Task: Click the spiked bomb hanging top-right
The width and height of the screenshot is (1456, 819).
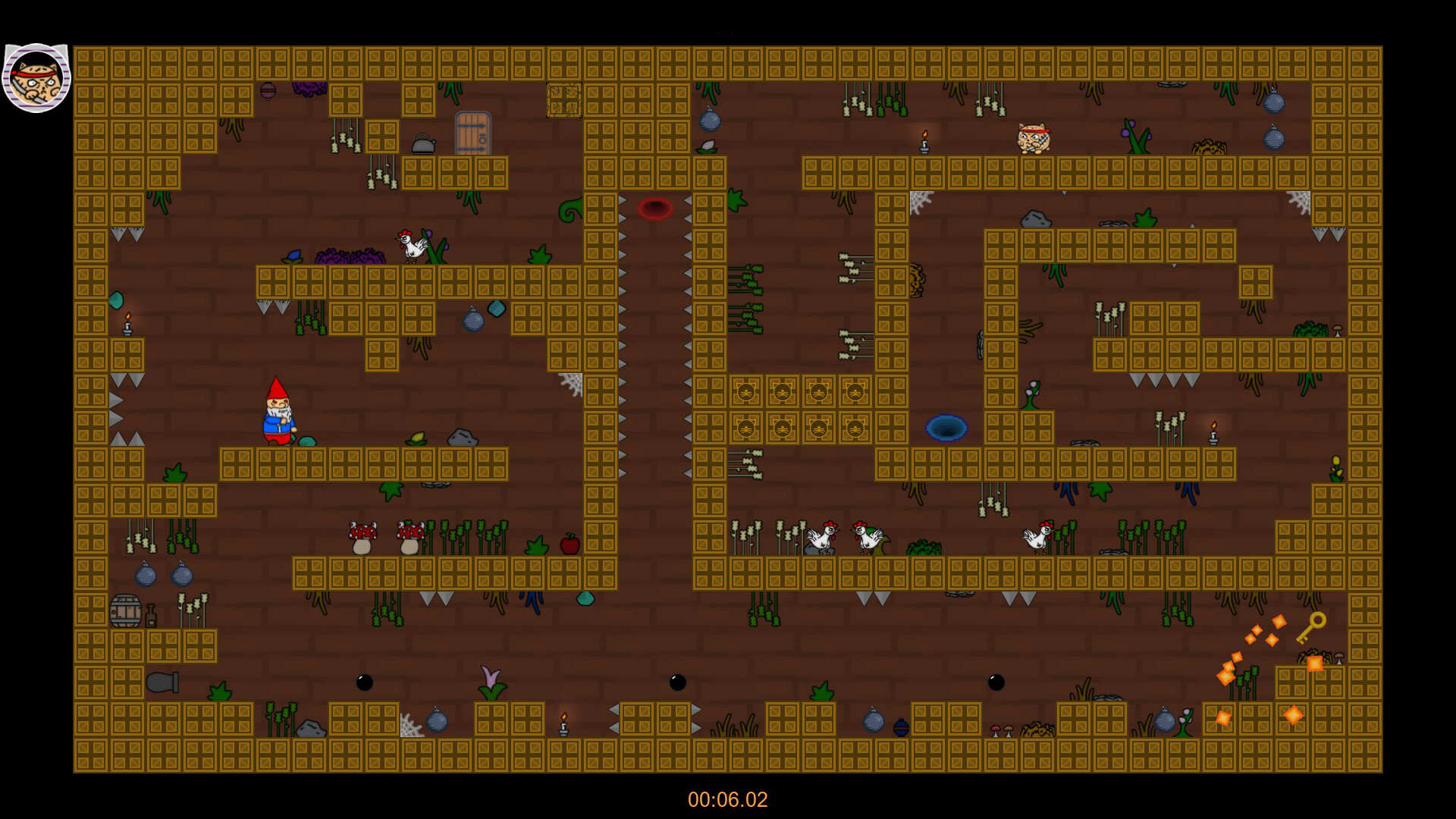Action: tap(1273, 104)
